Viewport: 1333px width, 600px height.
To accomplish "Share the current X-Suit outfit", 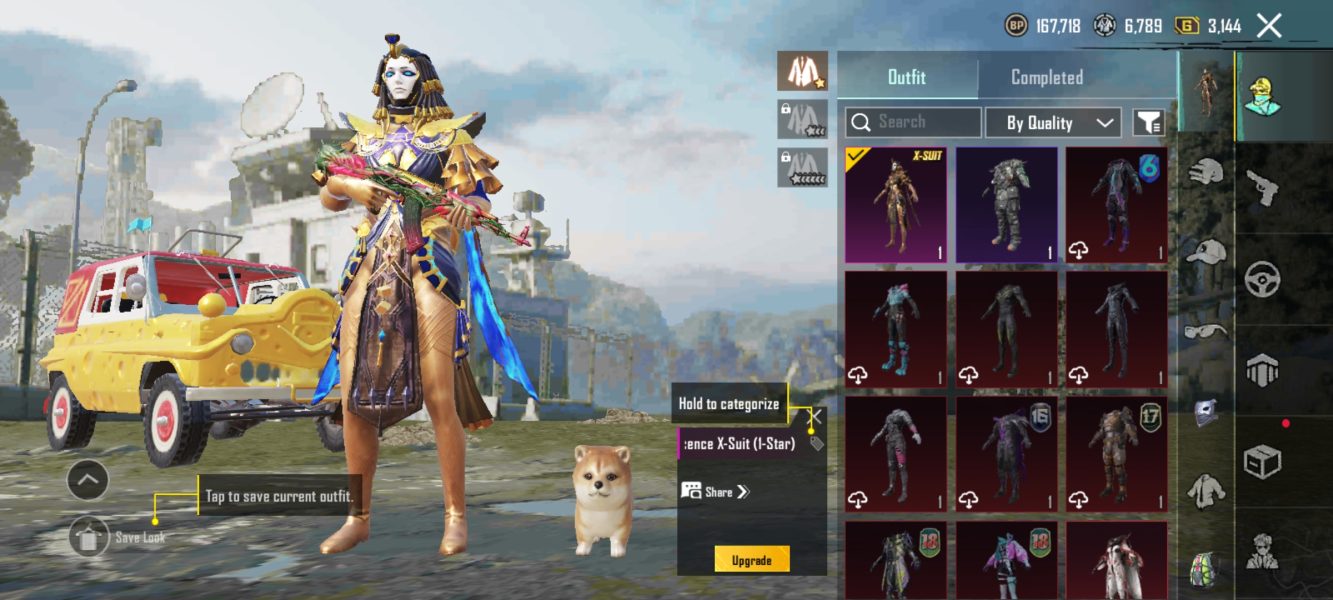I will coord(715,491).
